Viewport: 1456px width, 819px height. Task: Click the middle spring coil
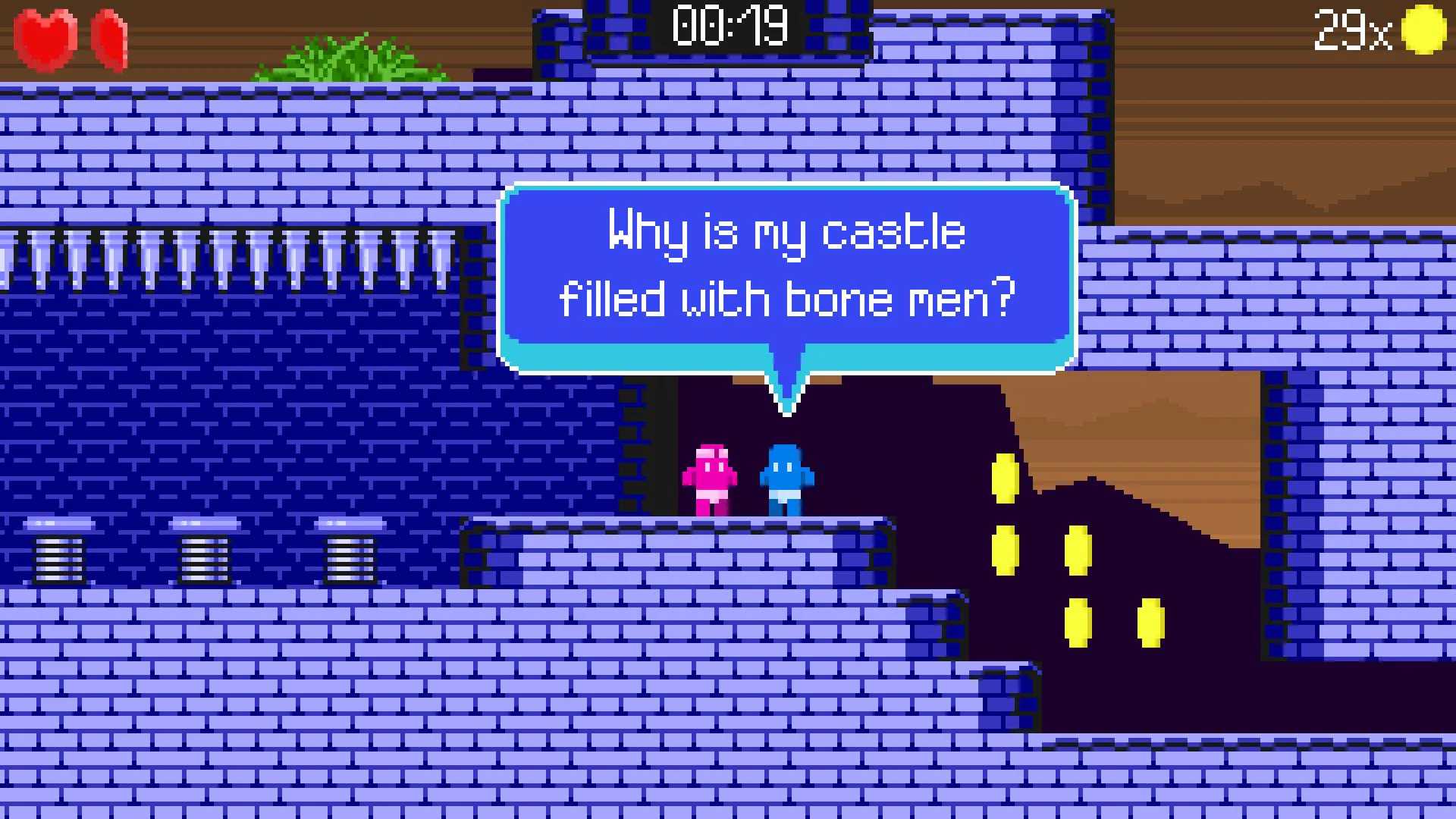tap(203, 557)
